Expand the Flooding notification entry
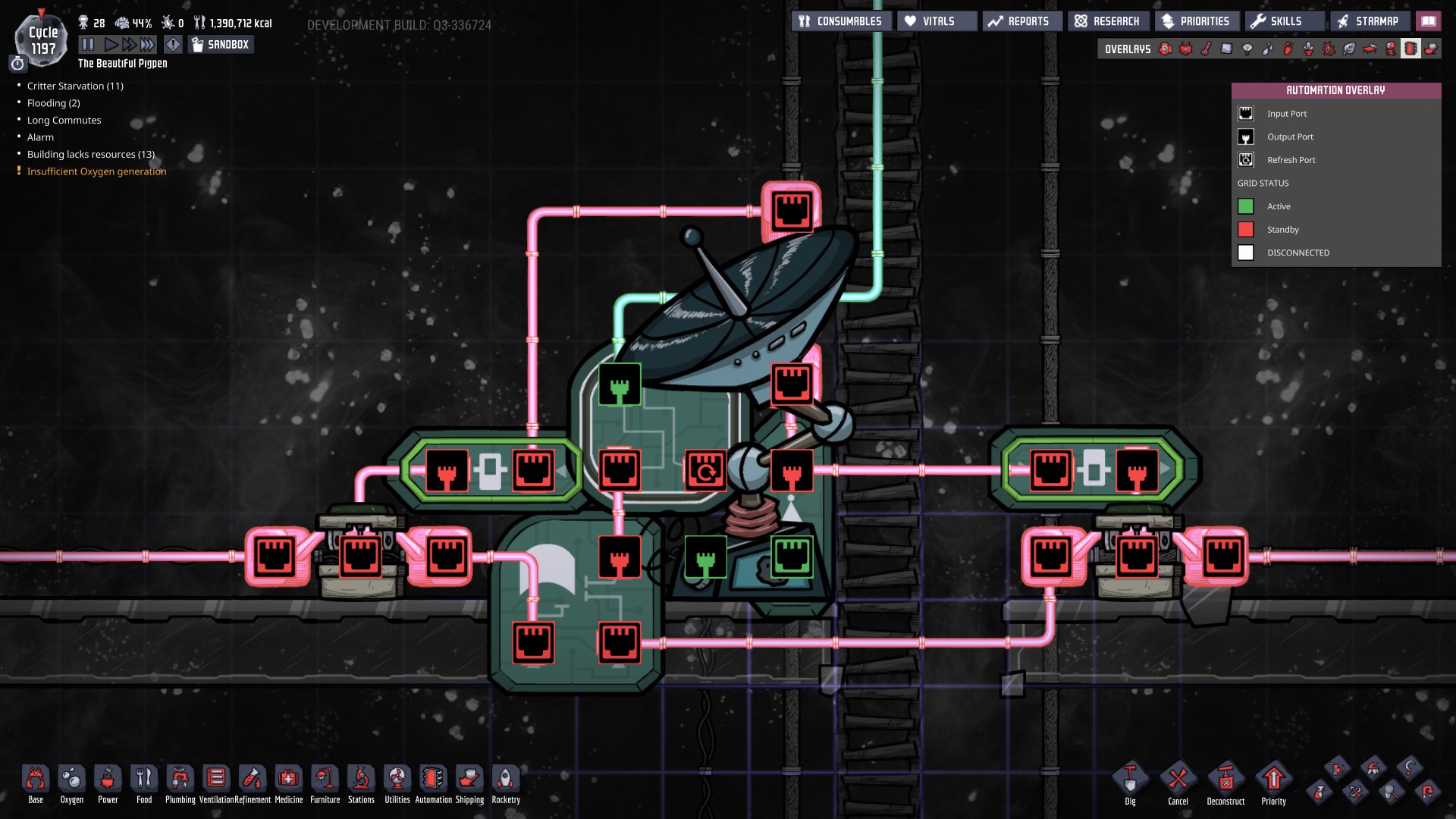Viewport: 1456px width, 819px height. [x=52, y=103]
